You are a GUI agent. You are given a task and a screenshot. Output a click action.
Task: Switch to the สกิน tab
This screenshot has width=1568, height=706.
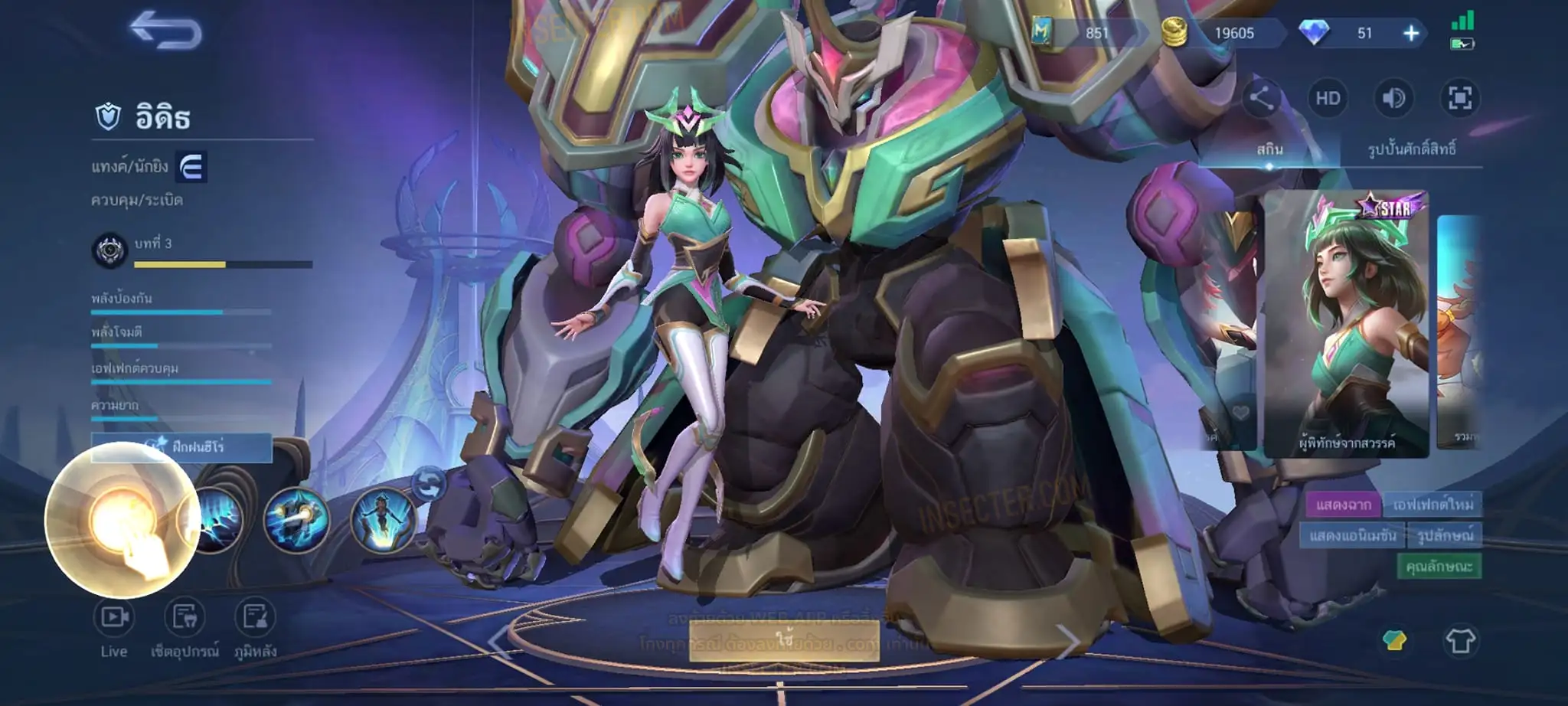point(1269,149)
